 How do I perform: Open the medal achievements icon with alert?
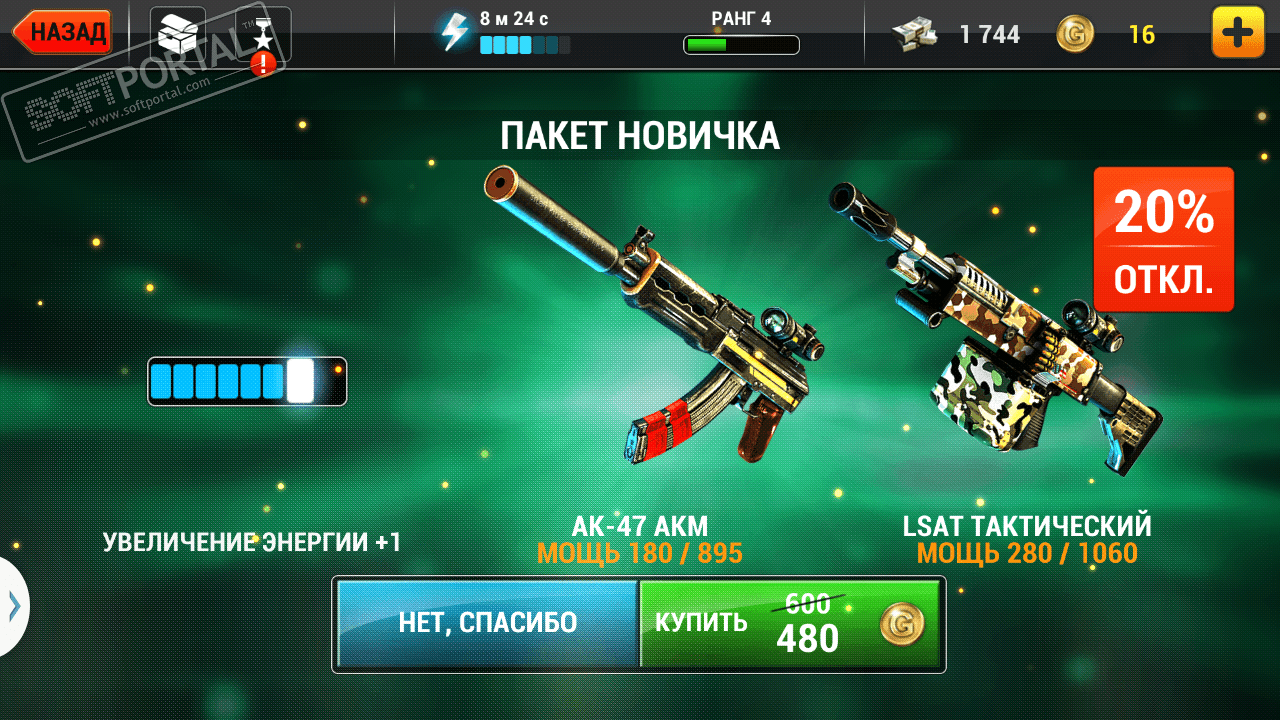[x=263, y=36]
